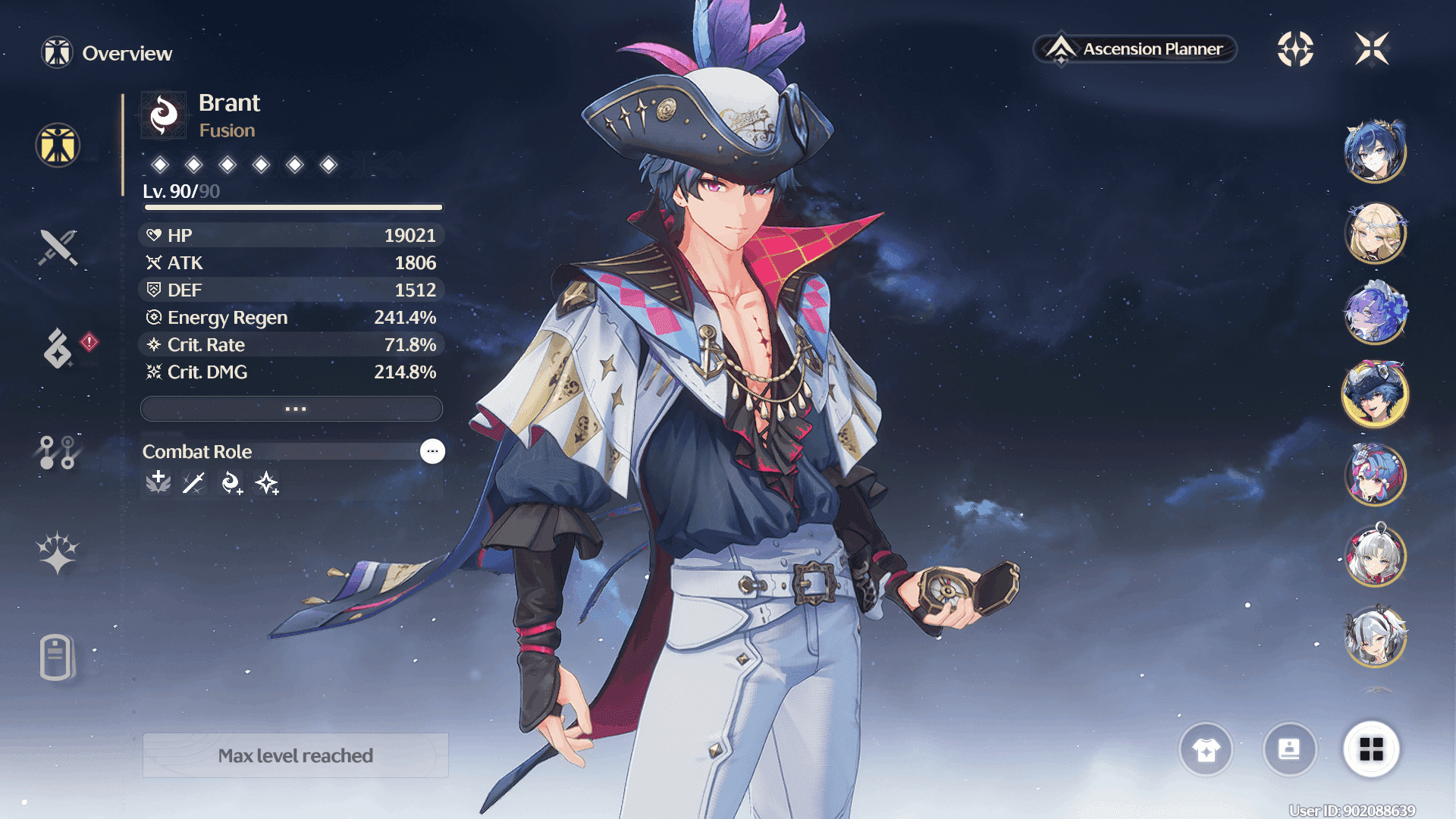Close the character overview screen
The image size is (1456, 819).
[x=1372, y=49]
